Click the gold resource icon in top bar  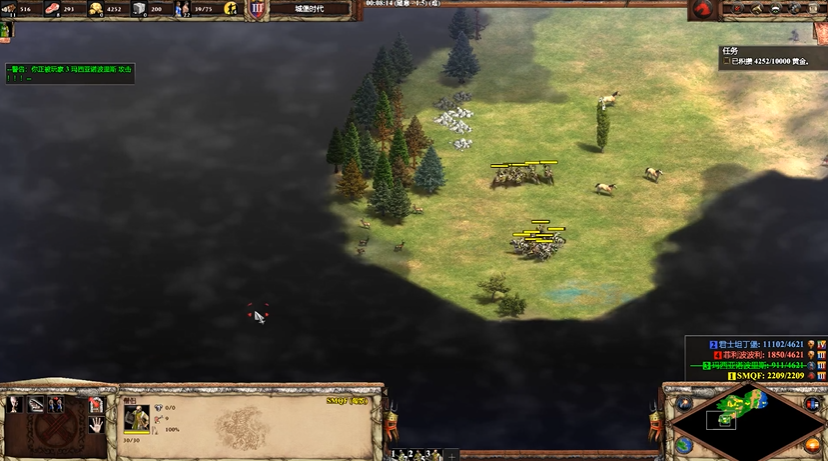96,9
